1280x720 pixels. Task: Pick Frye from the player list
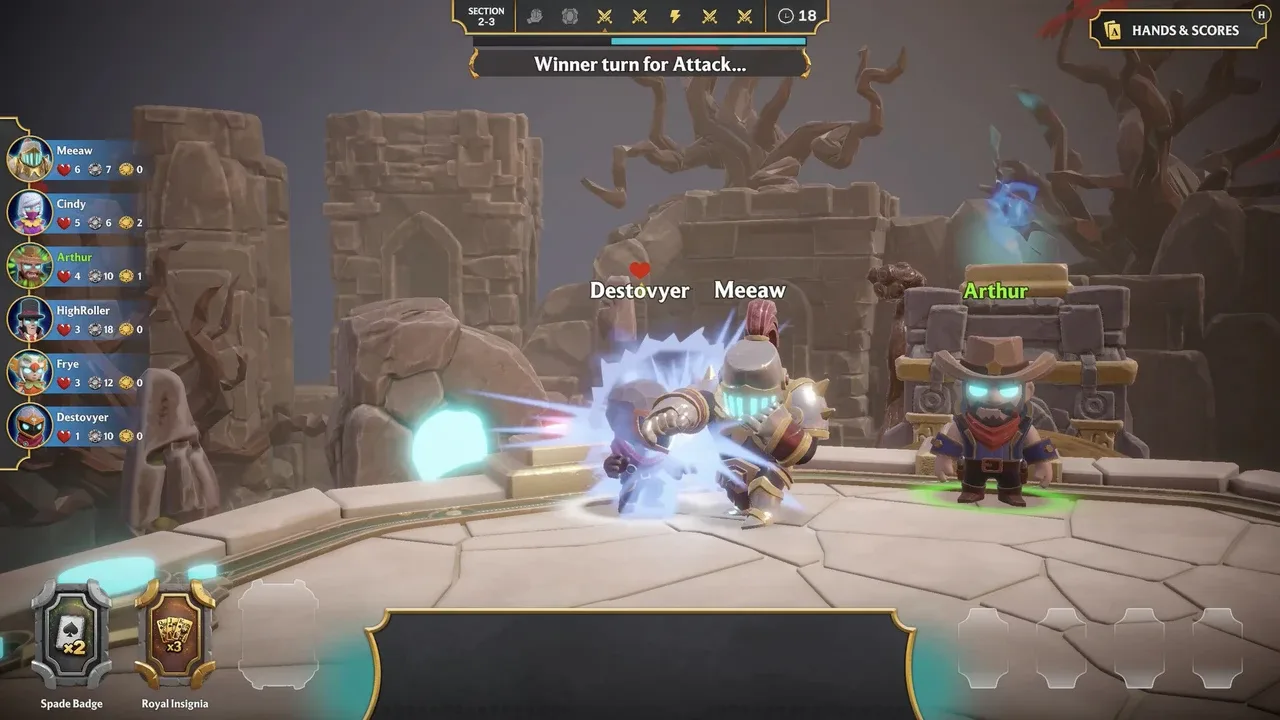click(x=75, y=372)
